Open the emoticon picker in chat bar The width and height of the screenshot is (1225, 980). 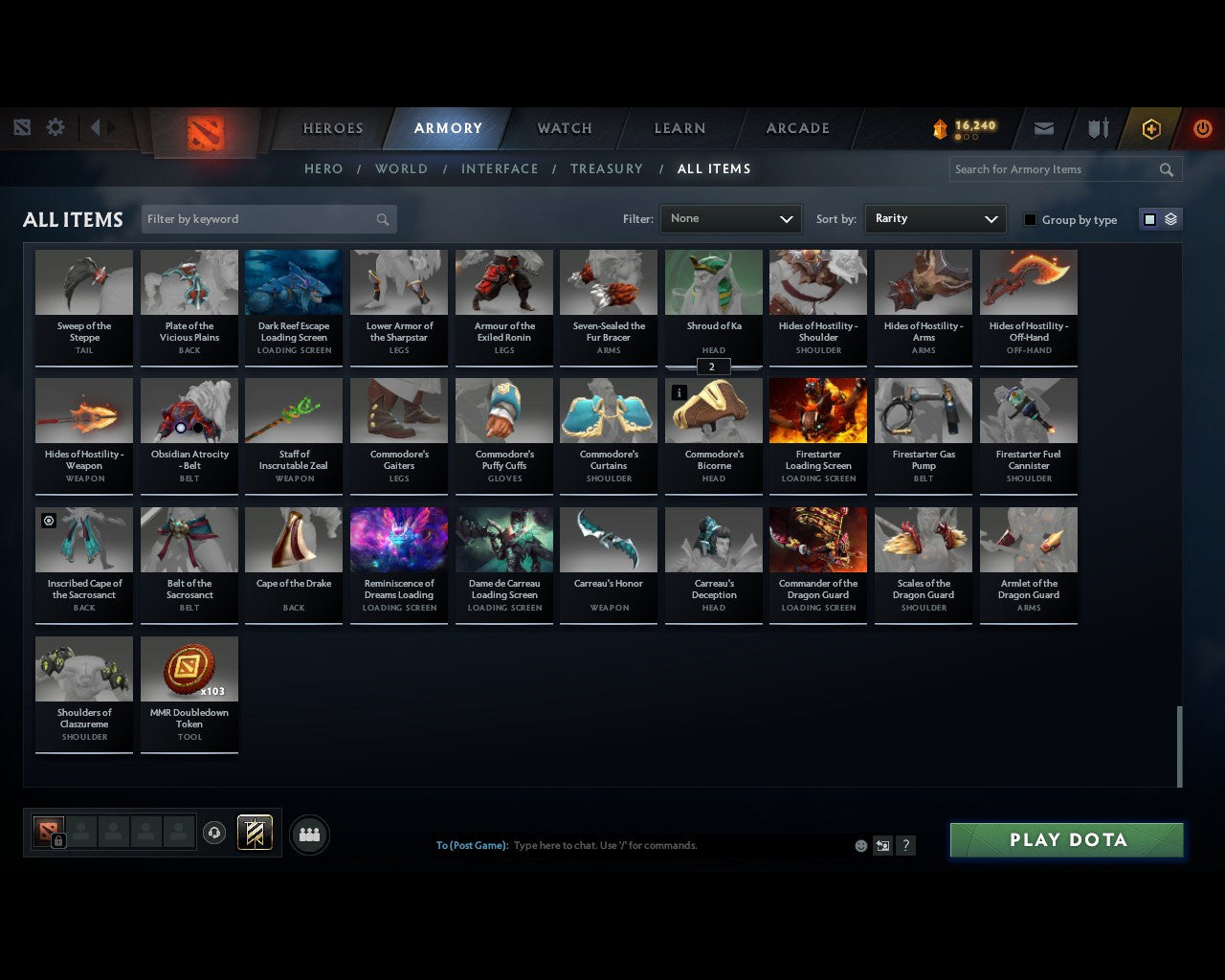pos(860,845)
